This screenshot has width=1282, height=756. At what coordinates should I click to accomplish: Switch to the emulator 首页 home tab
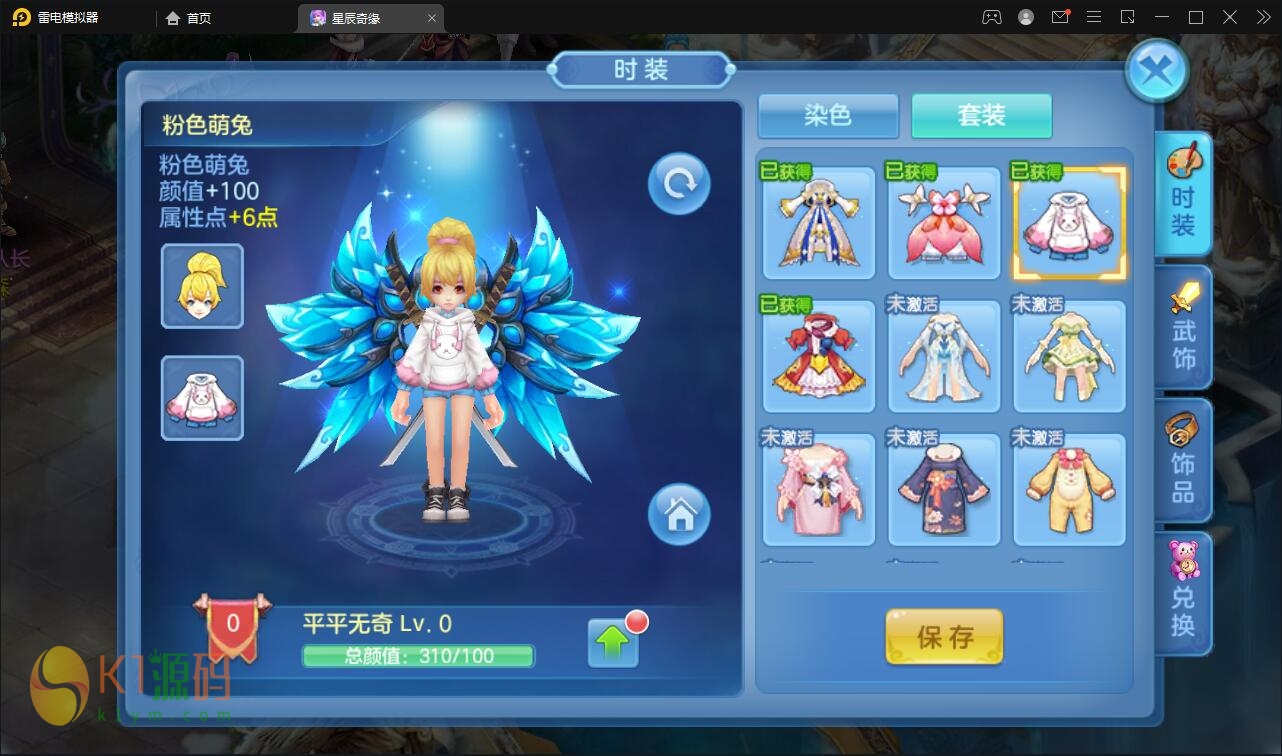pyautogui.click(x=189, y=18)
